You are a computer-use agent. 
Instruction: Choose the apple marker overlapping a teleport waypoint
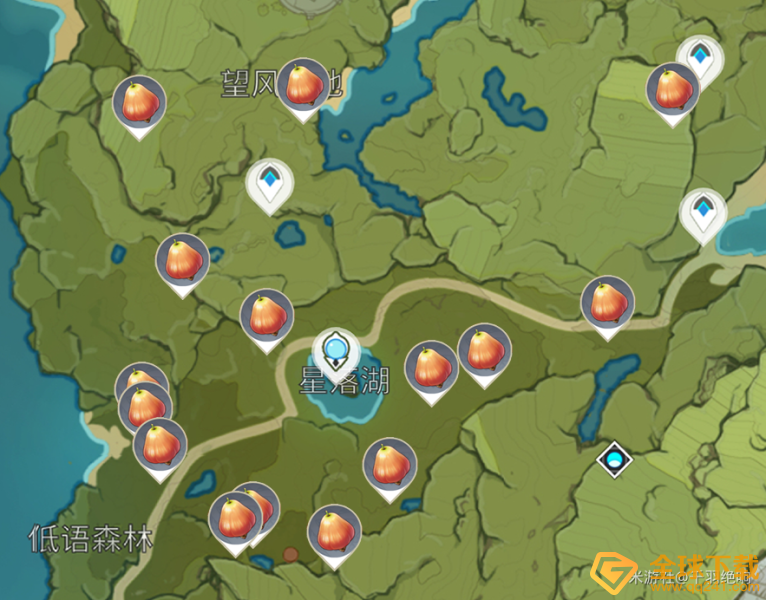(672, 90)
